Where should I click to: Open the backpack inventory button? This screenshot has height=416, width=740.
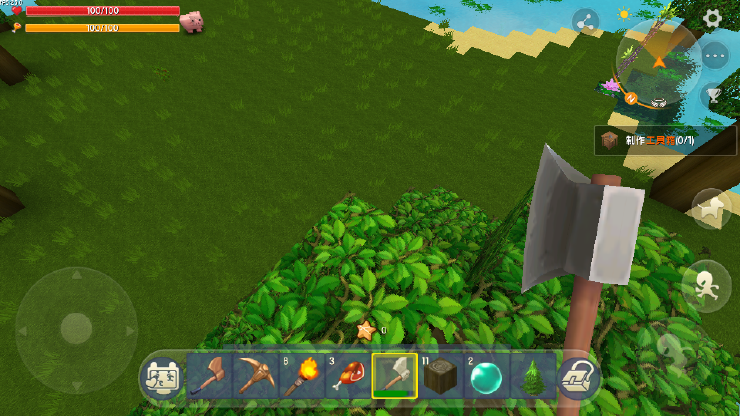(x=577, y=377)
